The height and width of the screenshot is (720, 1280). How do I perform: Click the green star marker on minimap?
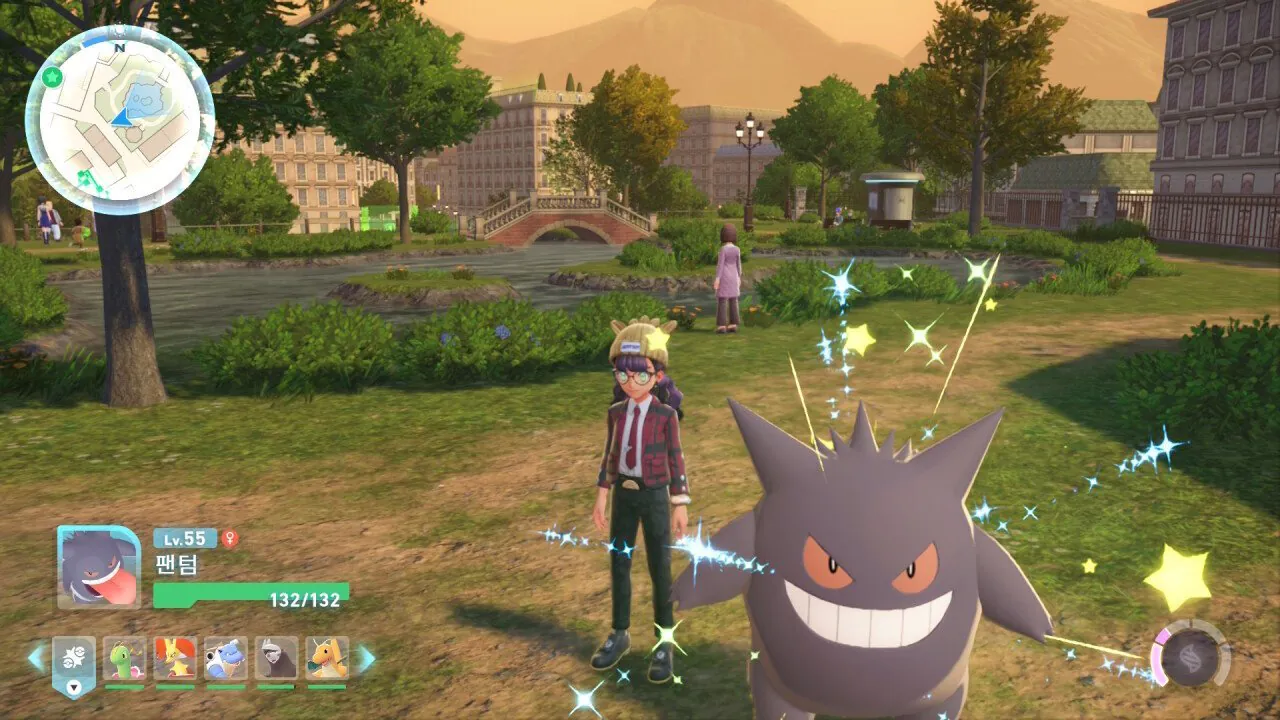click(53, 77)
